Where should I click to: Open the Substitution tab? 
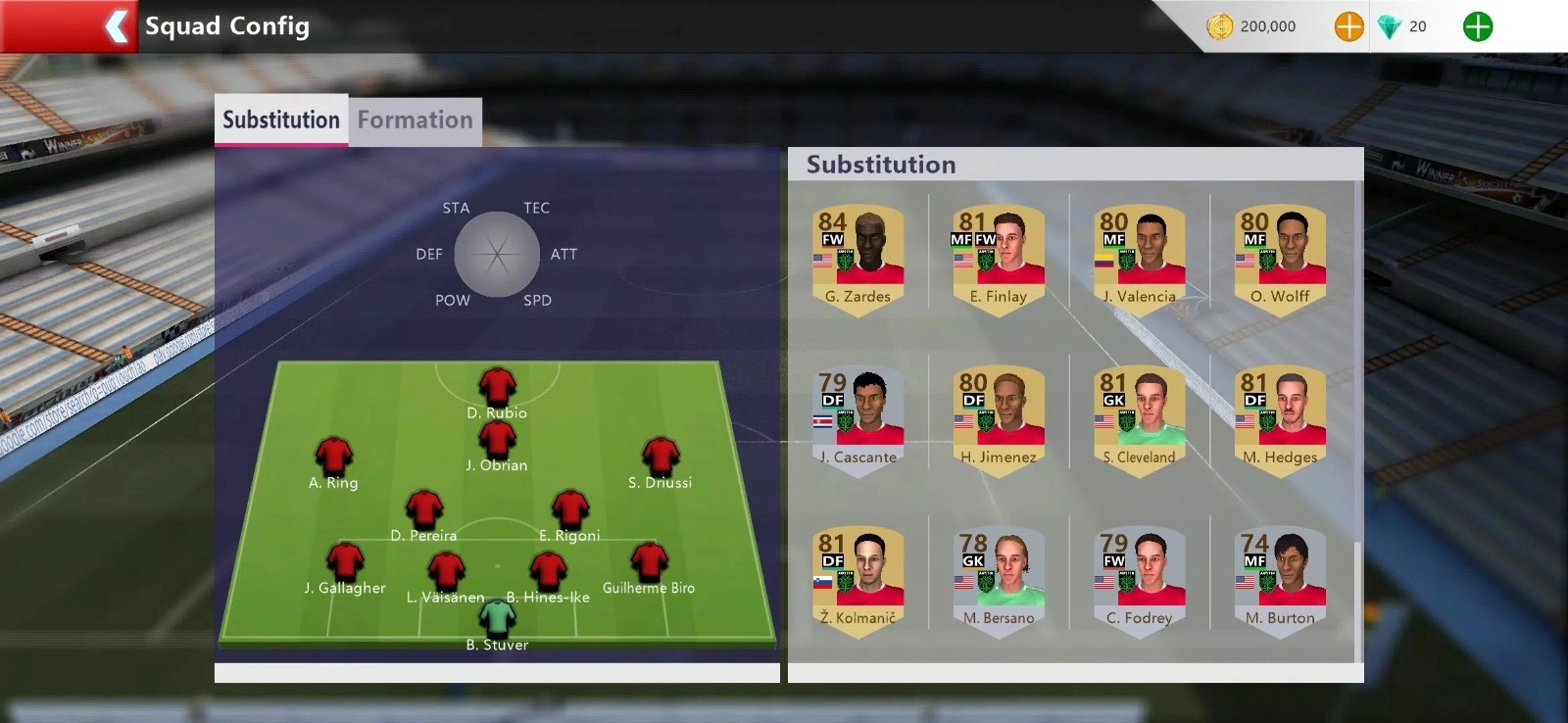pos(281,120)
